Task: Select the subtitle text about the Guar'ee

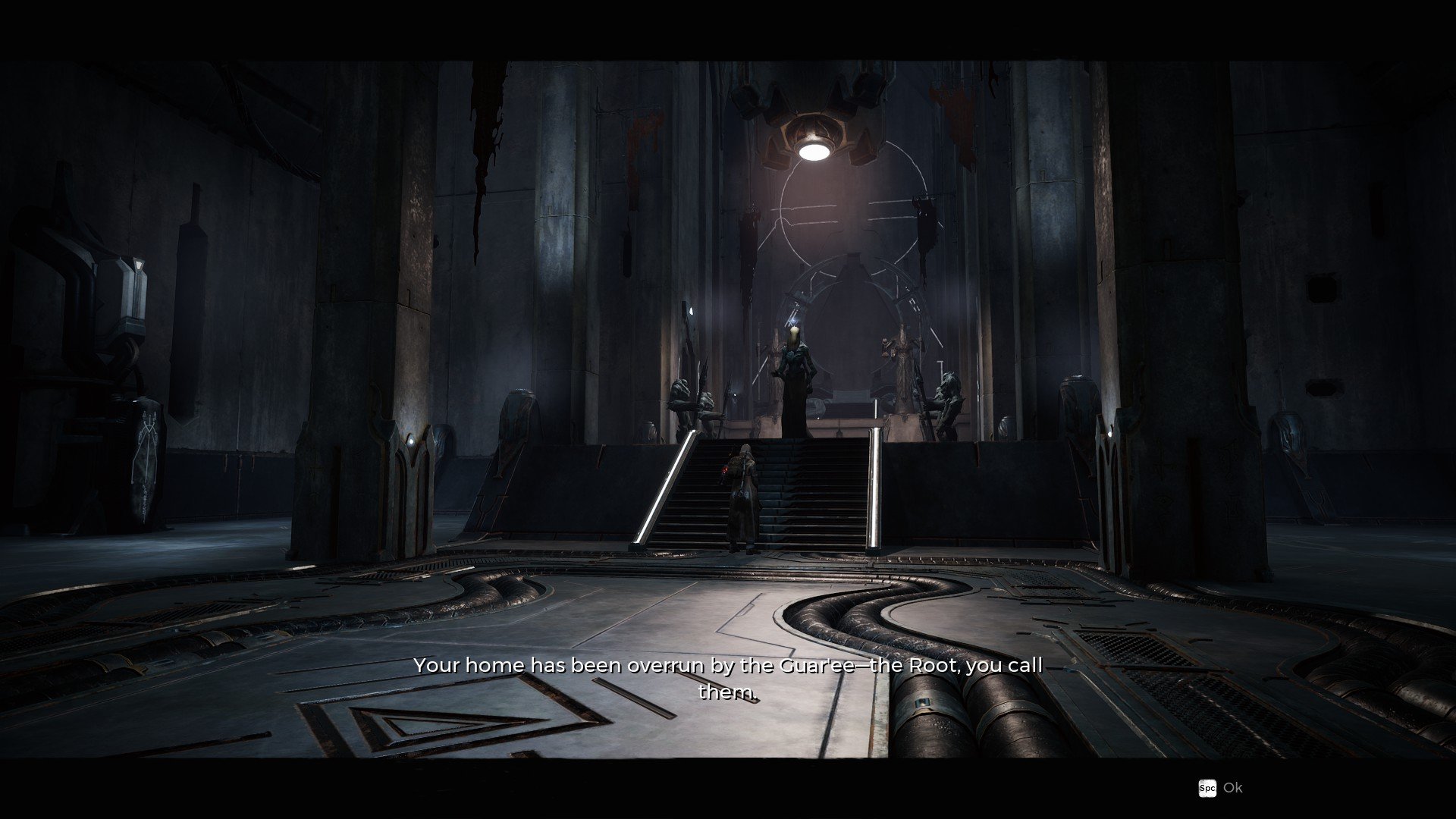Action: (728, 666)
